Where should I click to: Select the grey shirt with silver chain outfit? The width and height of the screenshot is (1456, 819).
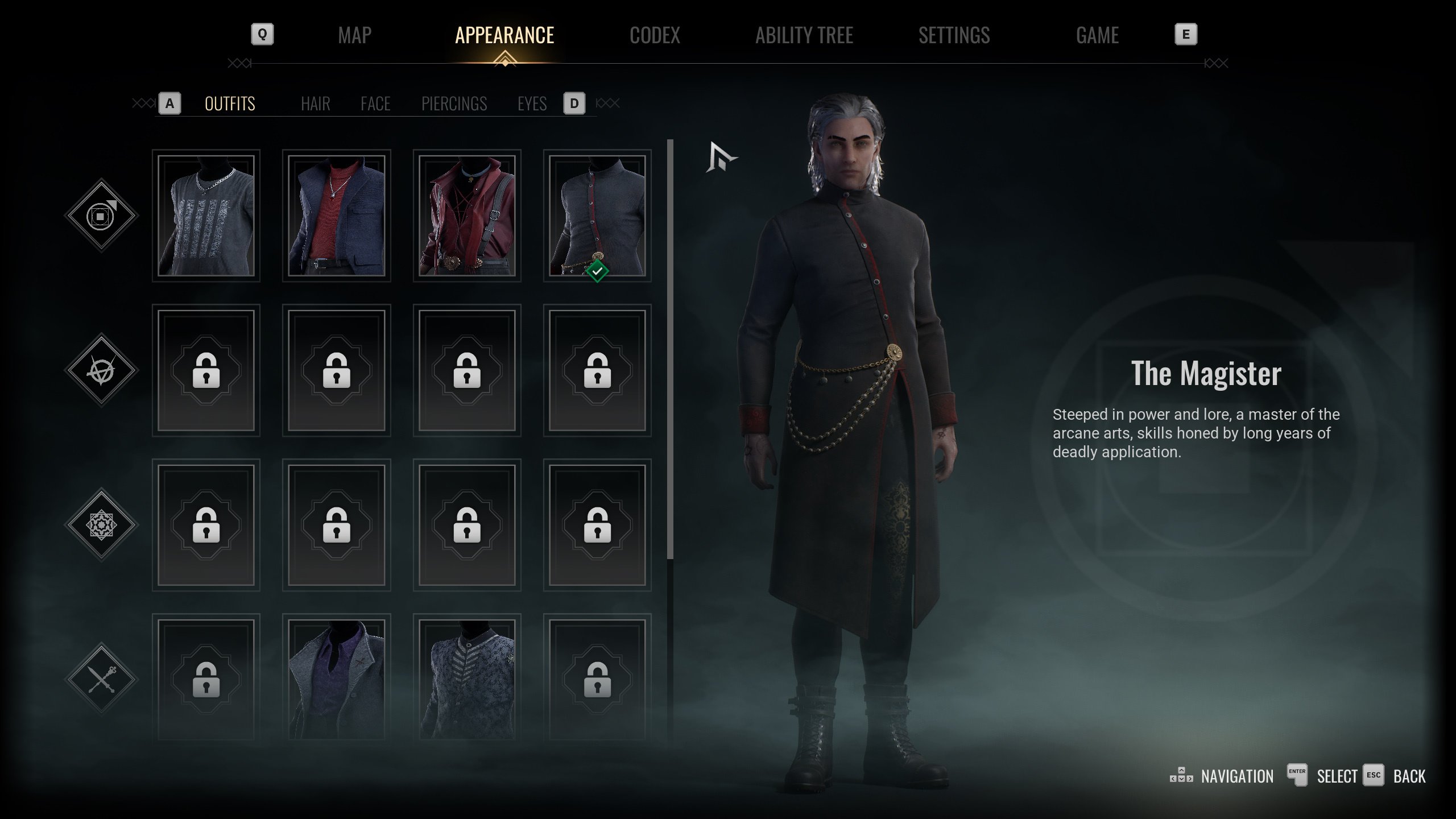click(206, 216)
